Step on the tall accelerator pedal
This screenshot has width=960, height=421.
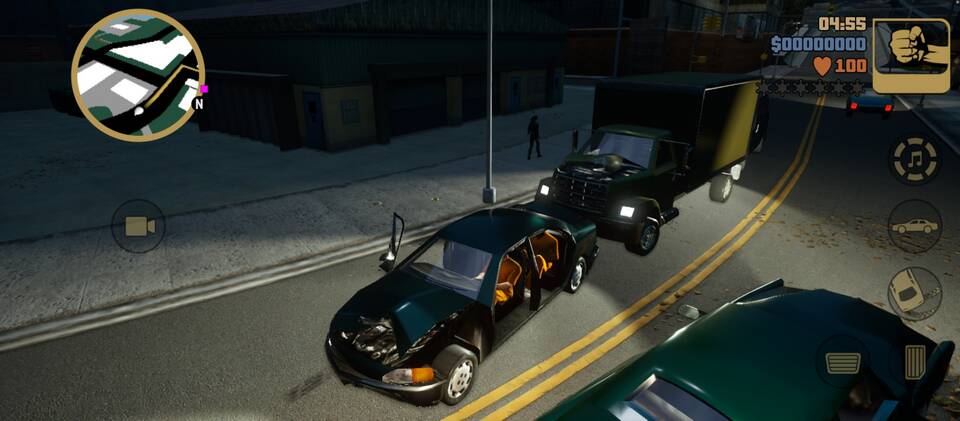point(914,361)
